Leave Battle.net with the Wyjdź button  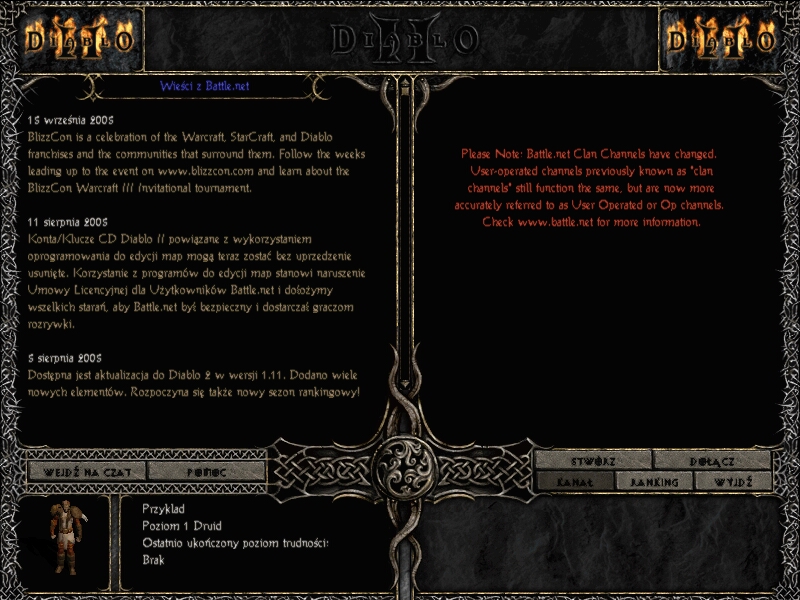733,482
